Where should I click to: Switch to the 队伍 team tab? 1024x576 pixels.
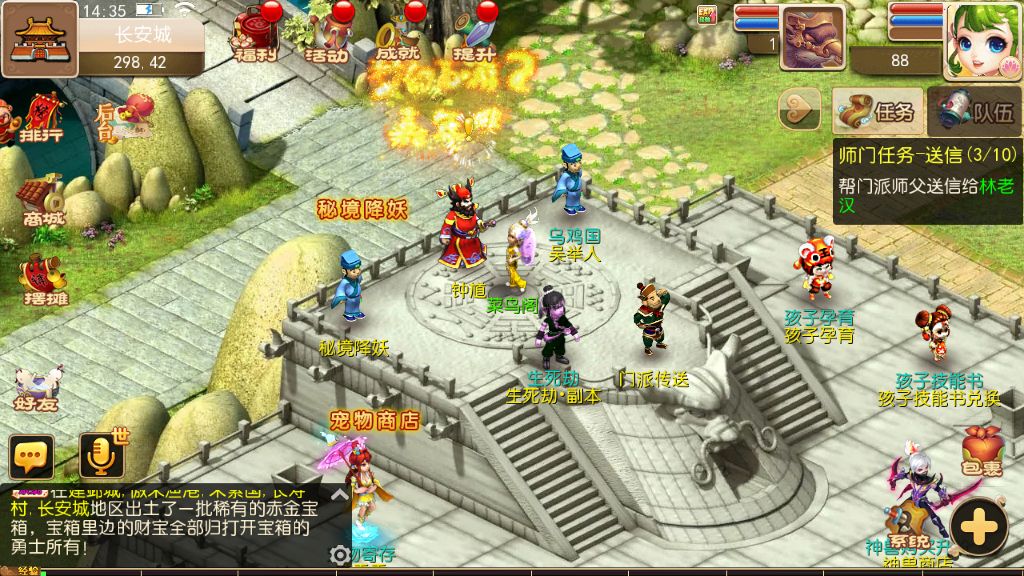[x=975, y=110]
